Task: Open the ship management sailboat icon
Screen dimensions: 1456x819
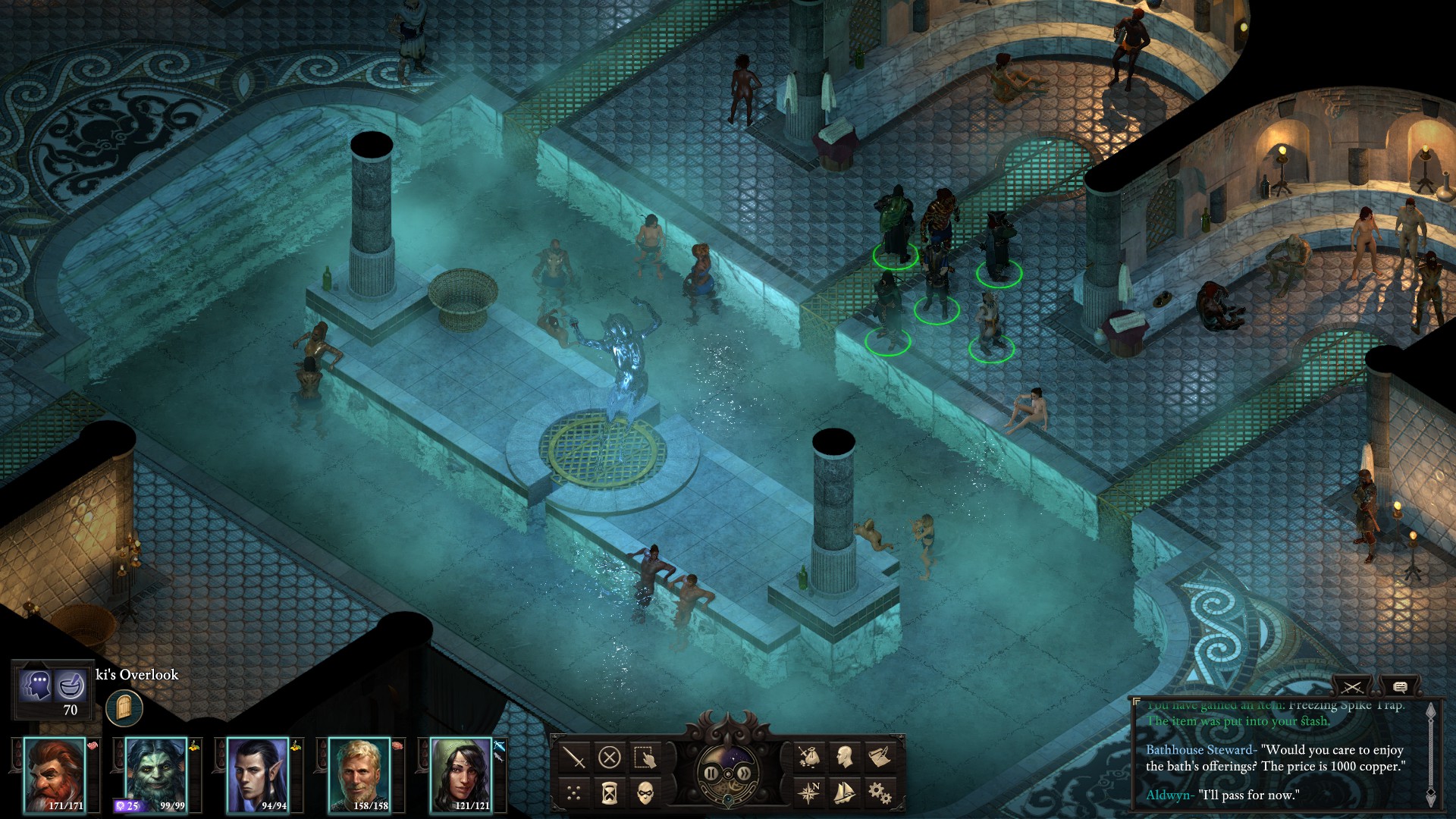Action: coord(844,793)
